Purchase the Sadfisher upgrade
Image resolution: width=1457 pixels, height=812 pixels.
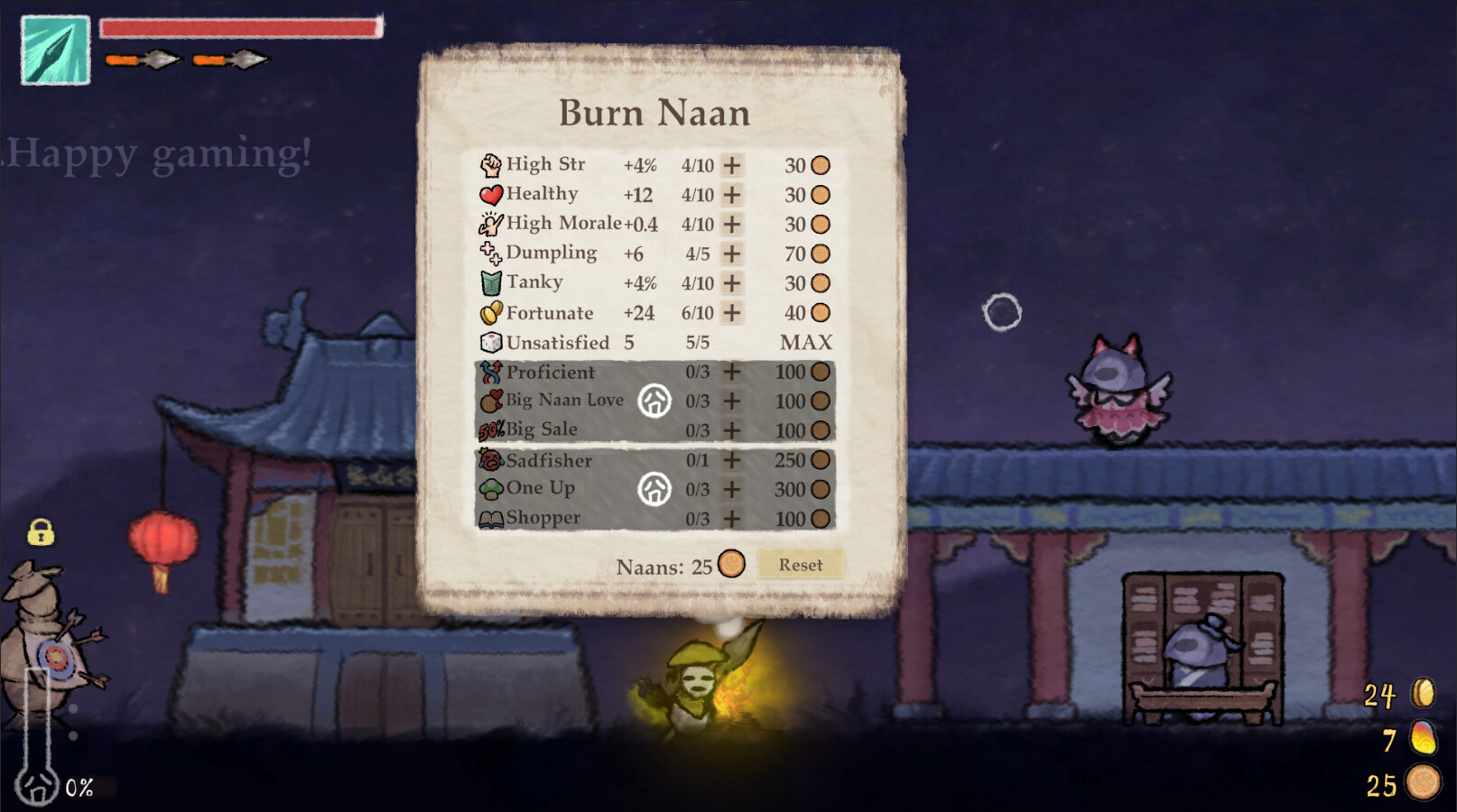point(732,460)
